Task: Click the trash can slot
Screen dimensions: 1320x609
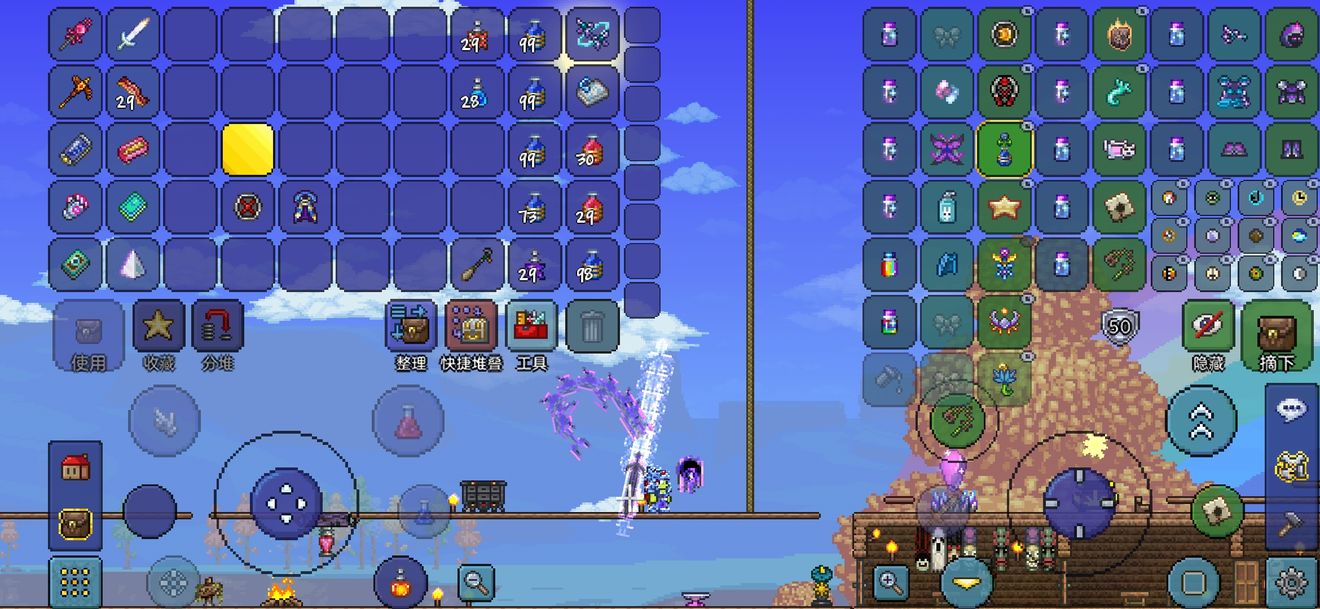Action: coord(592,326)
